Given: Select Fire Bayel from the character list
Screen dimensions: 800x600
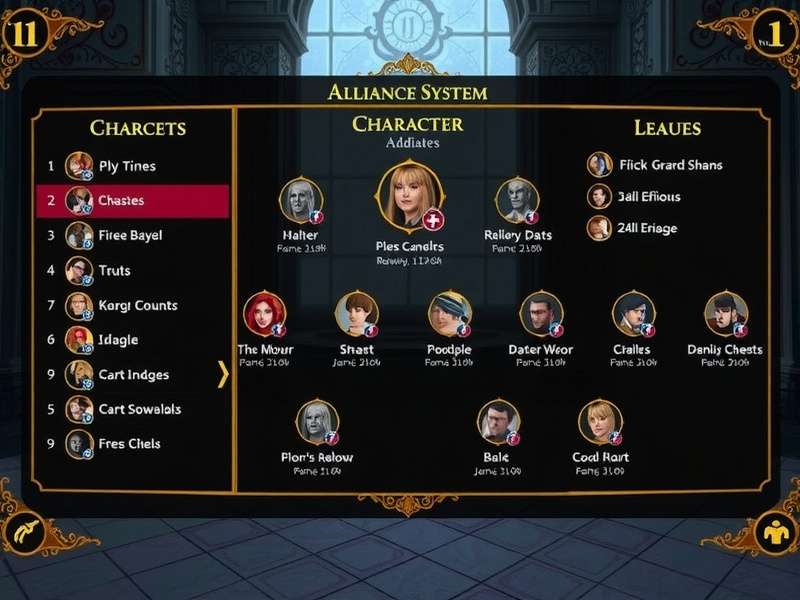Looking at the screenshot, I should pyautogui.click(x=130, y=235).
